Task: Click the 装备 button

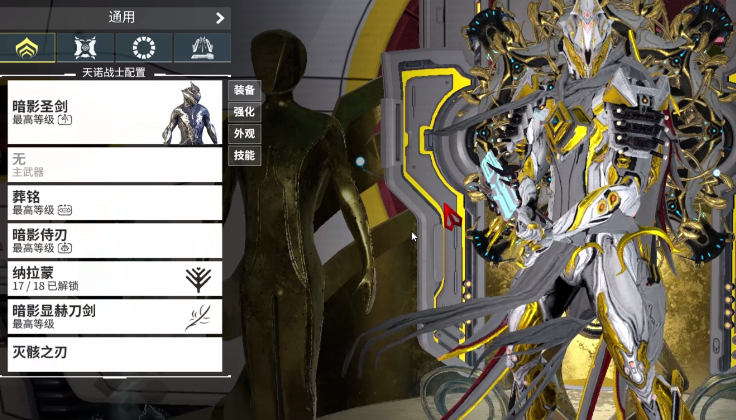Action: tap(245, 90)
